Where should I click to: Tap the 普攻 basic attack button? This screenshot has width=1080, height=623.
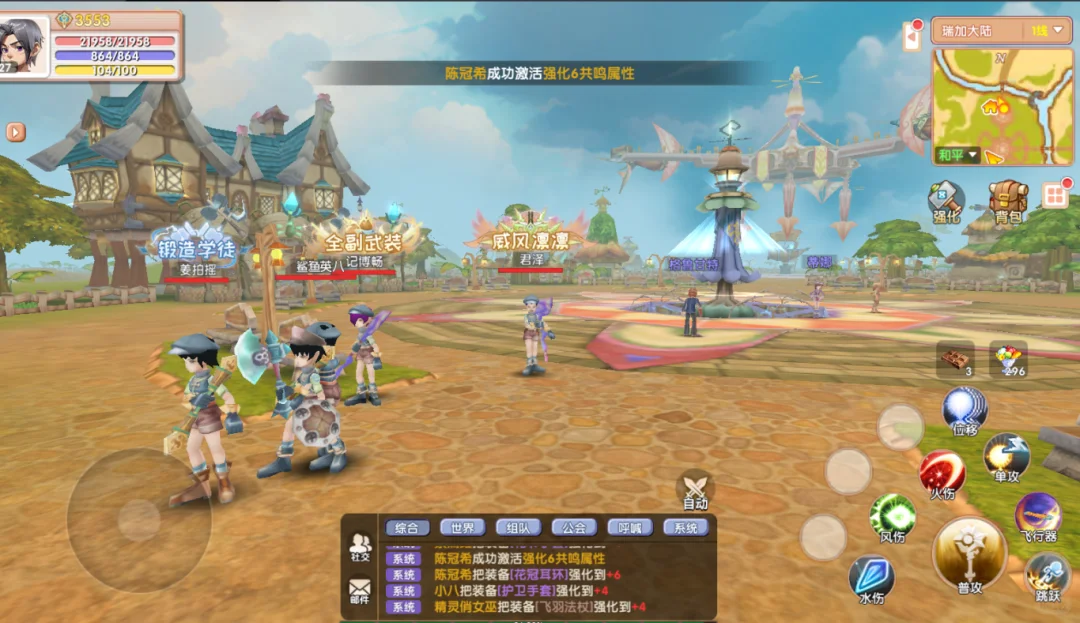click(x=969, y=555)
